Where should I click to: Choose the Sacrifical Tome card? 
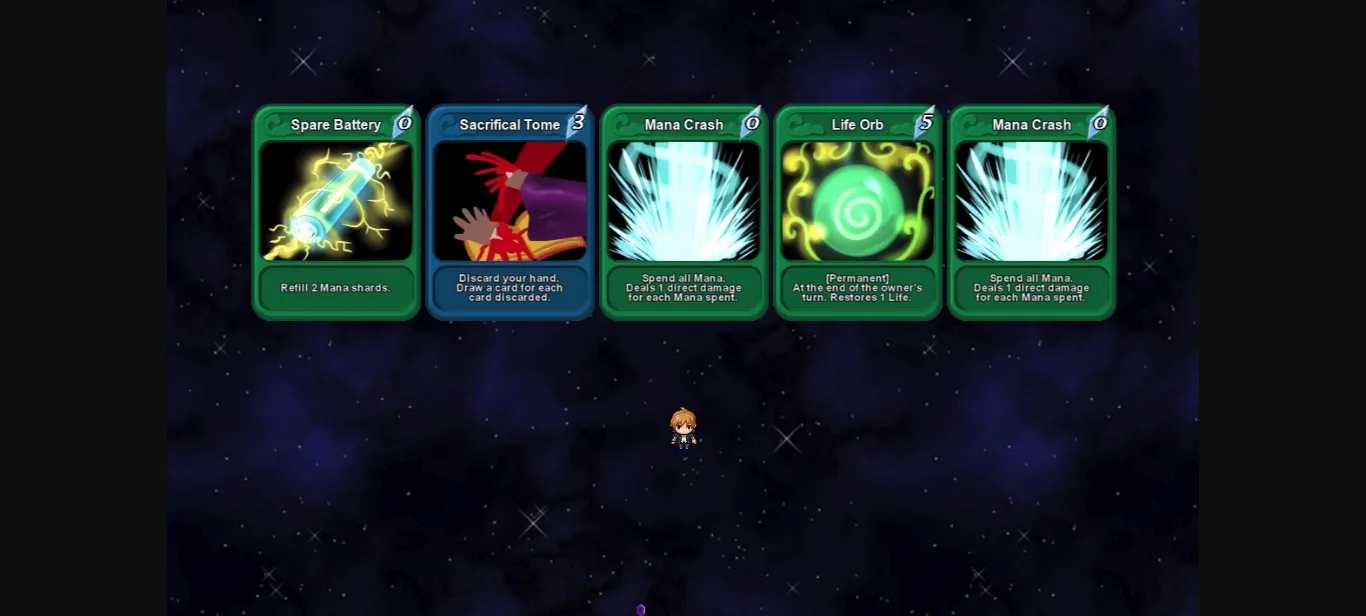pyautogui.click(x=510, y=212)
